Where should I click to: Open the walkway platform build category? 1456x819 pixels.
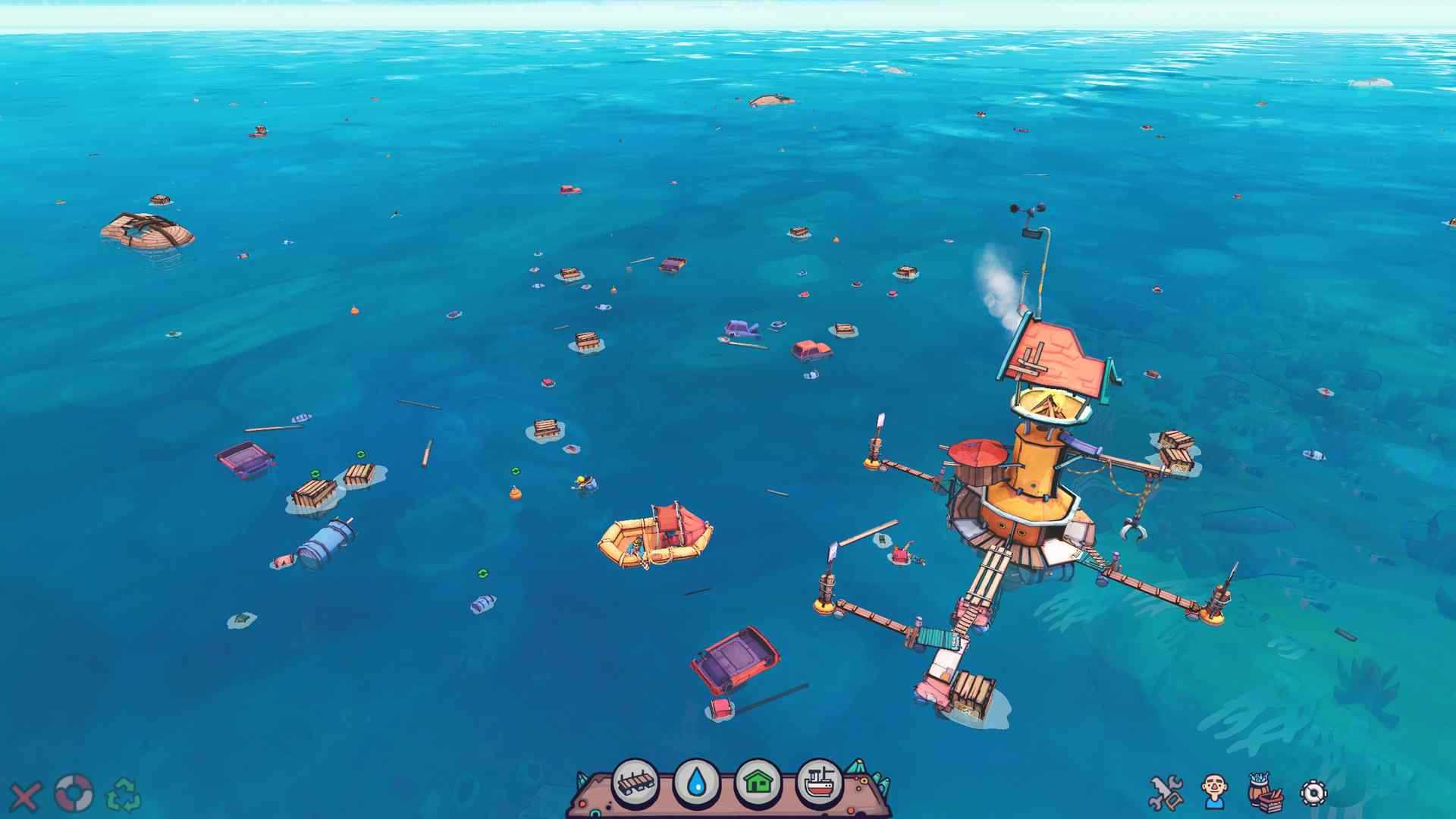pos(635,783)
